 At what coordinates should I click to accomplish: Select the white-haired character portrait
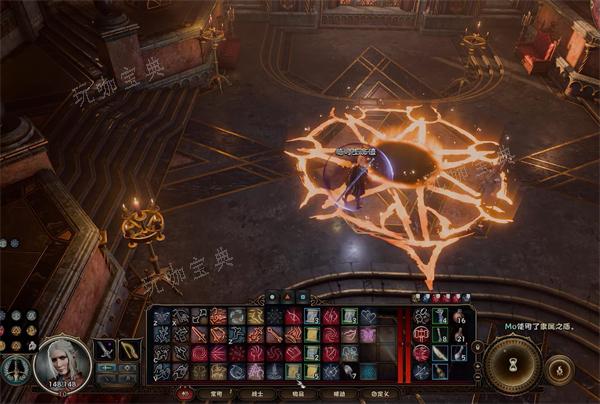click(62, 363)
